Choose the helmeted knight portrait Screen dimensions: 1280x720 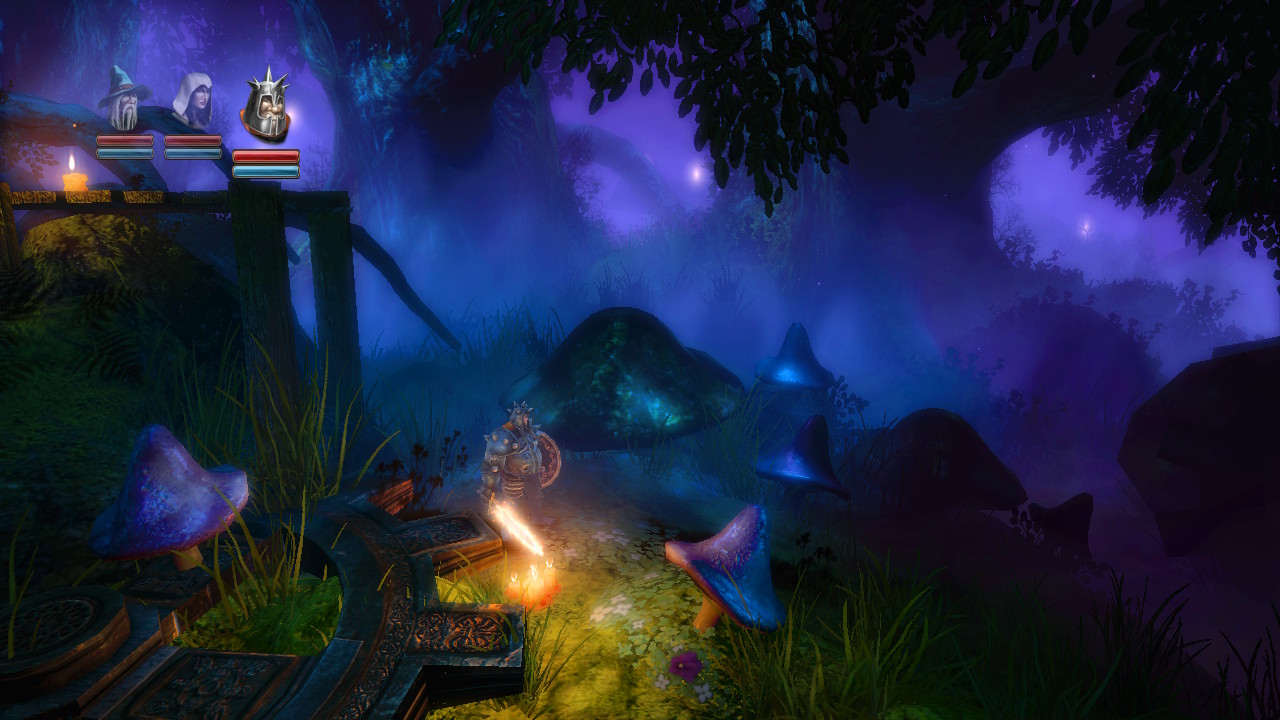pyautogui.click(x=266, y=108)
